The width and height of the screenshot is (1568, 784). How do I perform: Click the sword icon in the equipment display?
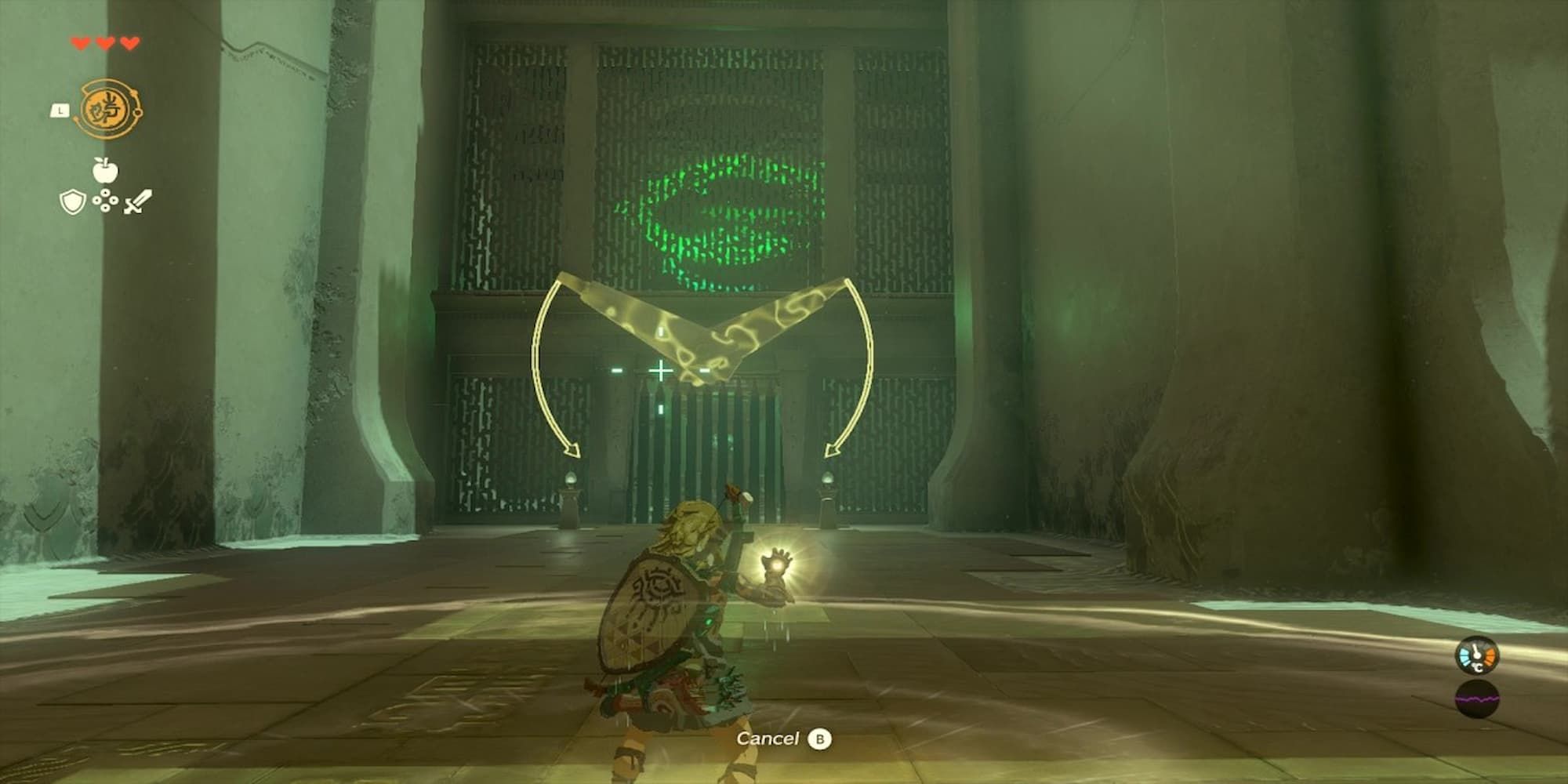135,202
